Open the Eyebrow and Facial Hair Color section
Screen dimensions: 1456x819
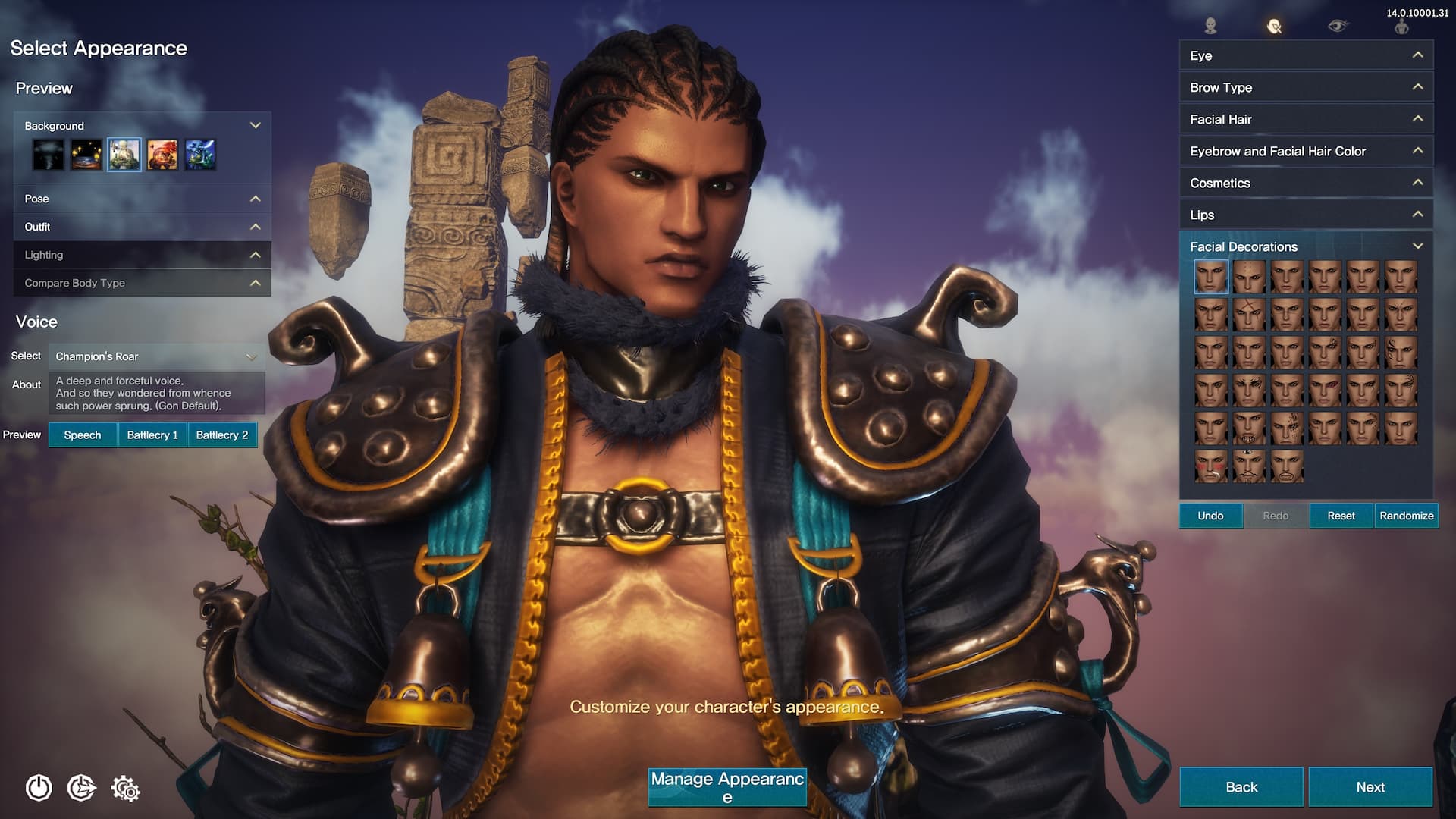coord(1304,151)
